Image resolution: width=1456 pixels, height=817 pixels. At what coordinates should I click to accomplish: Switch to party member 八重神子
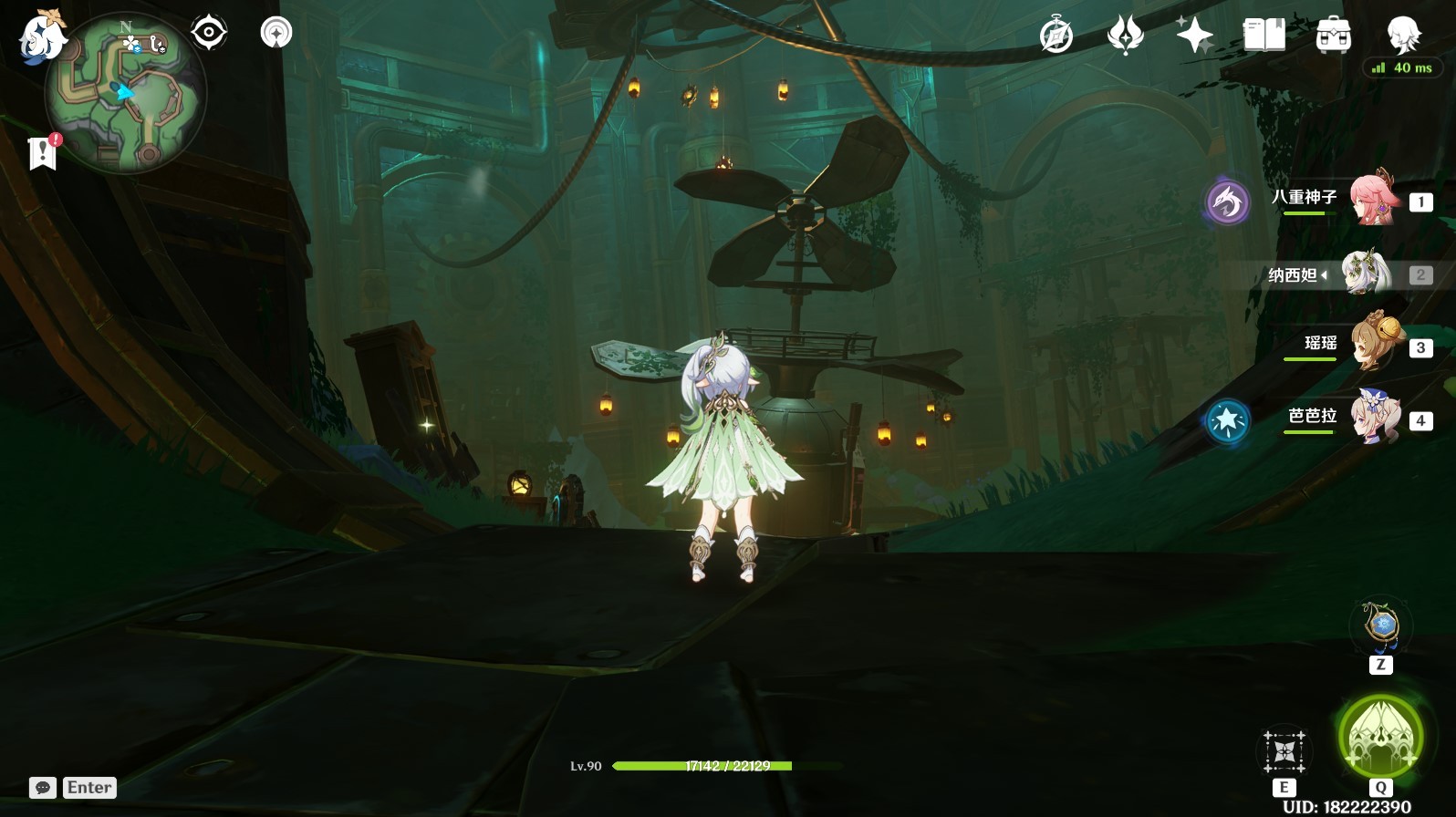click(1373, 198)
